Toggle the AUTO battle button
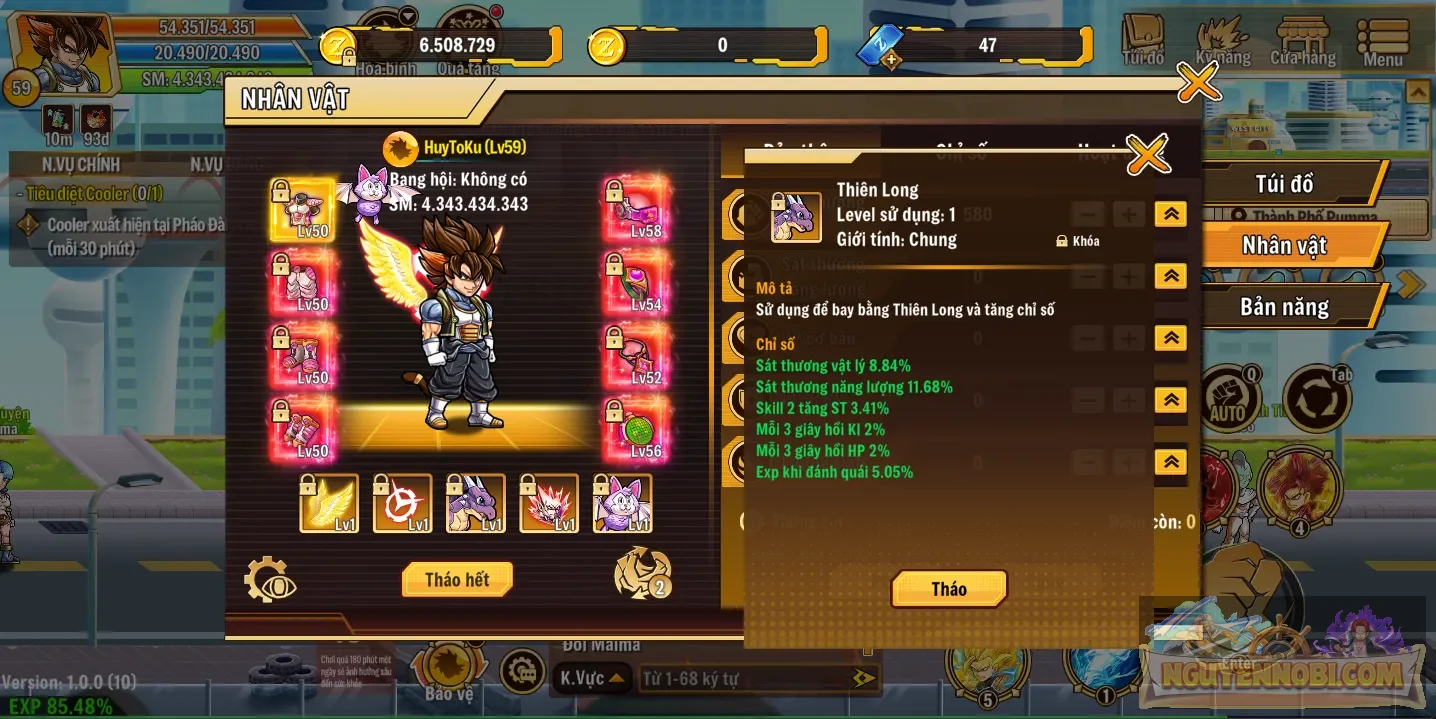This screenshot has height=719, width=1436. (x=1228, y=399)
